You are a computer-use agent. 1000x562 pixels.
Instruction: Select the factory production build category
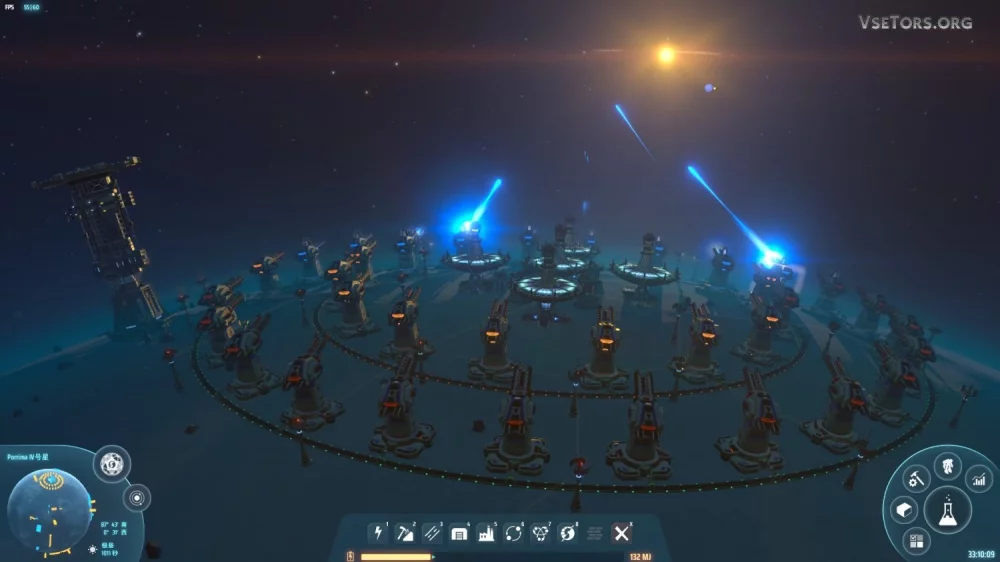click(486, 533)
